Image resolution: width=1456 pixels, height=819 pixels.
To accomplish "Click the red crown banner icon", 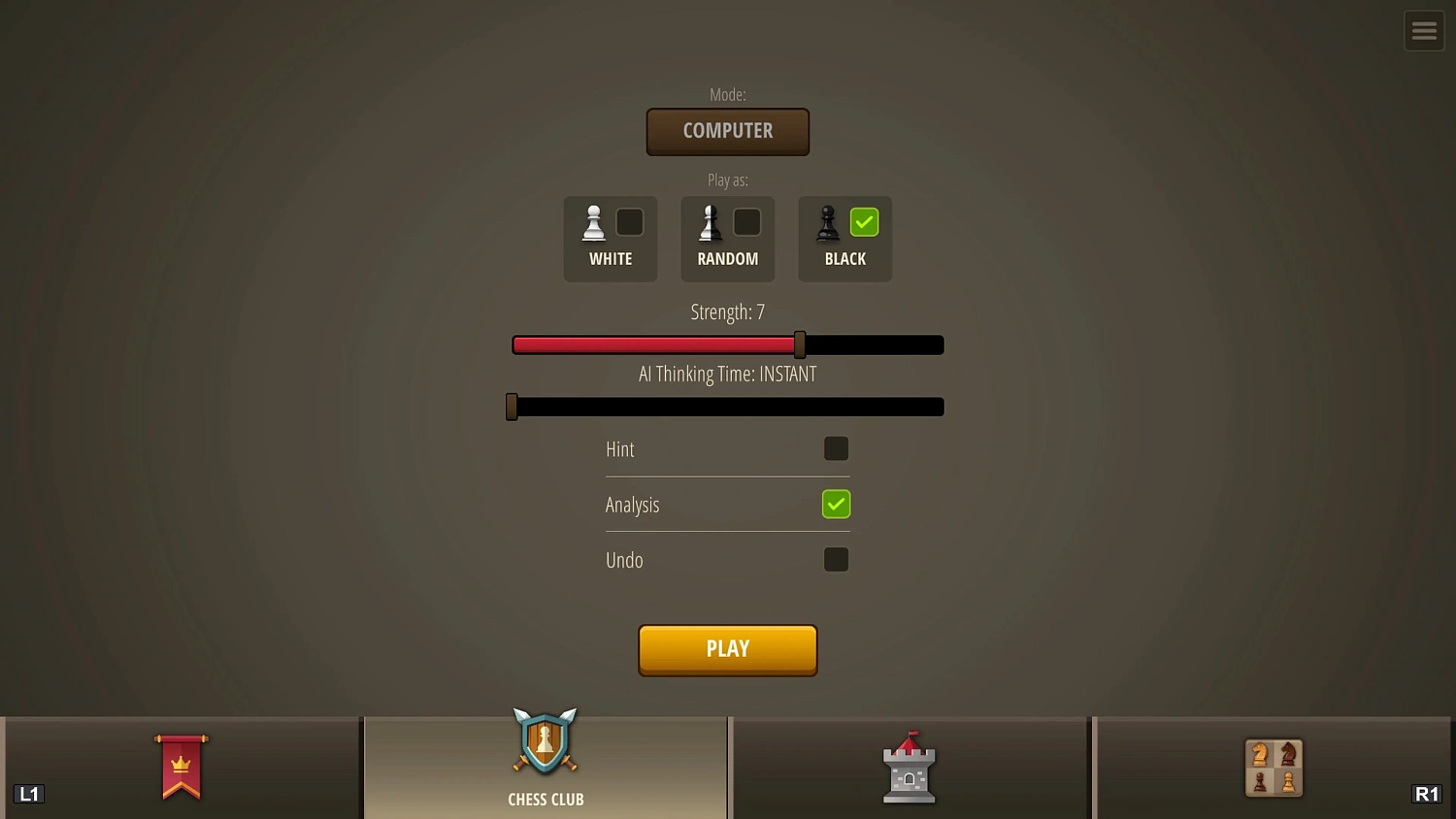I will coord(181,768).
